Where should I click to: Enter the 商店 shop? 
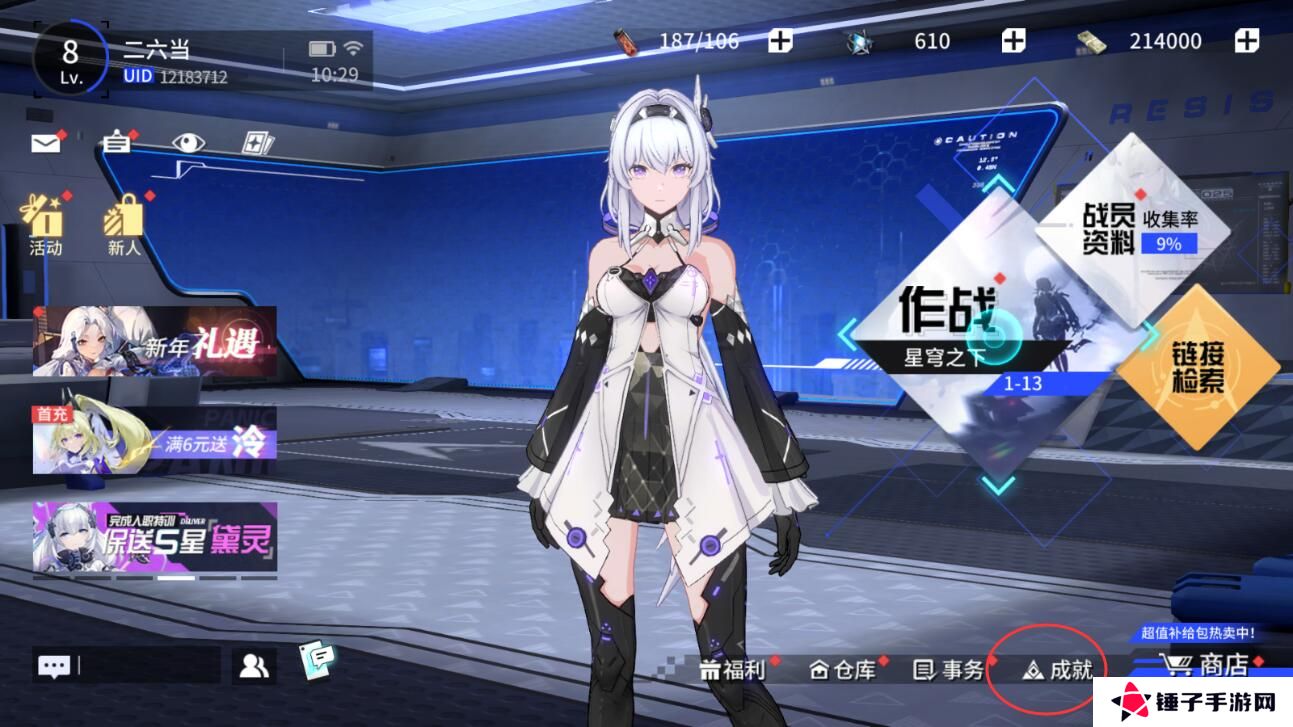click(1210, 665)
